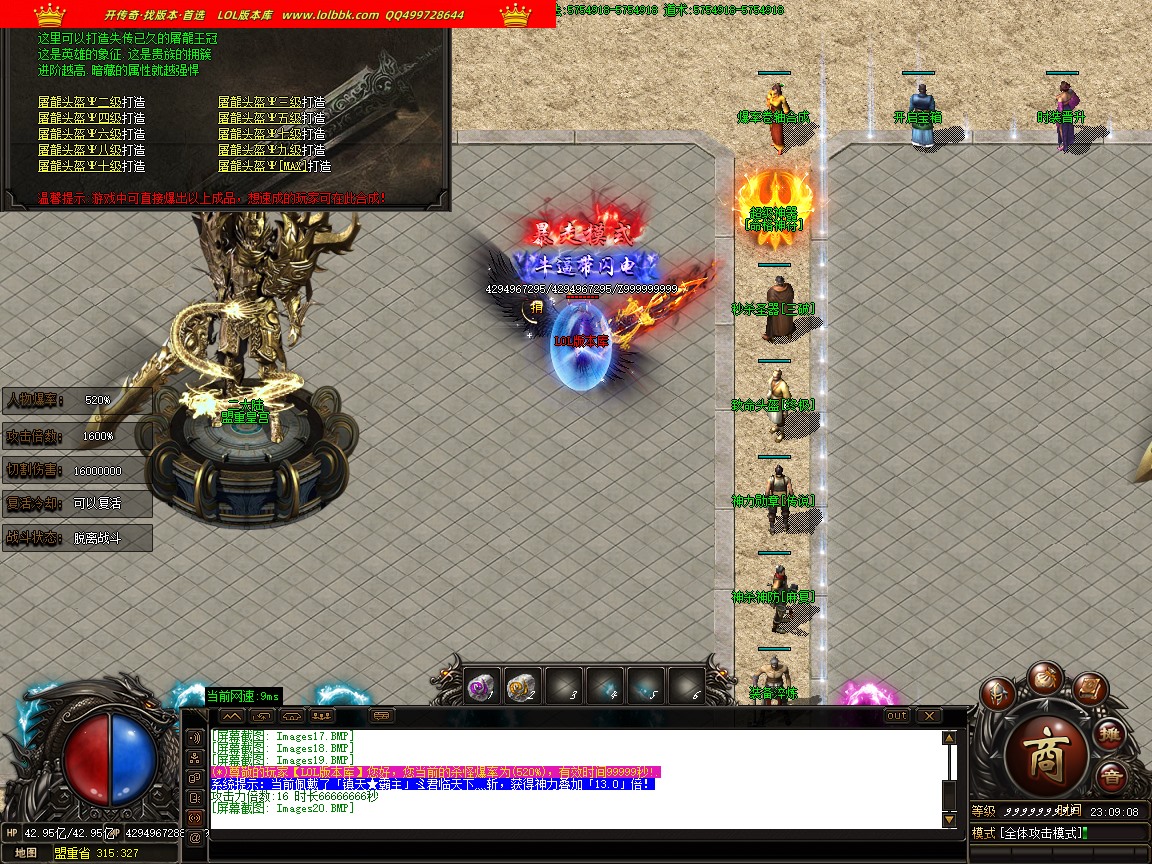Close the chat panel with the X
This screenshot has width=1152, height=864.
(929, 716)
